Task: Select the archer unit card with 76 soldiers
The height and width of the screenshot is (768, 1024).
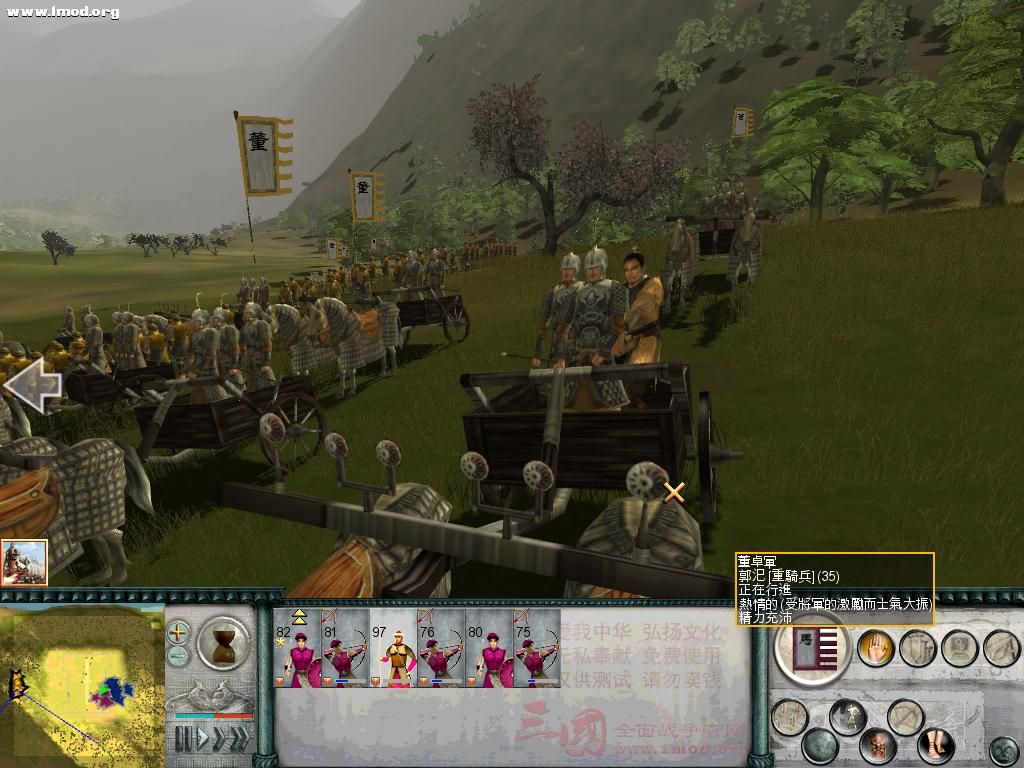Action: tap(441, 648)
